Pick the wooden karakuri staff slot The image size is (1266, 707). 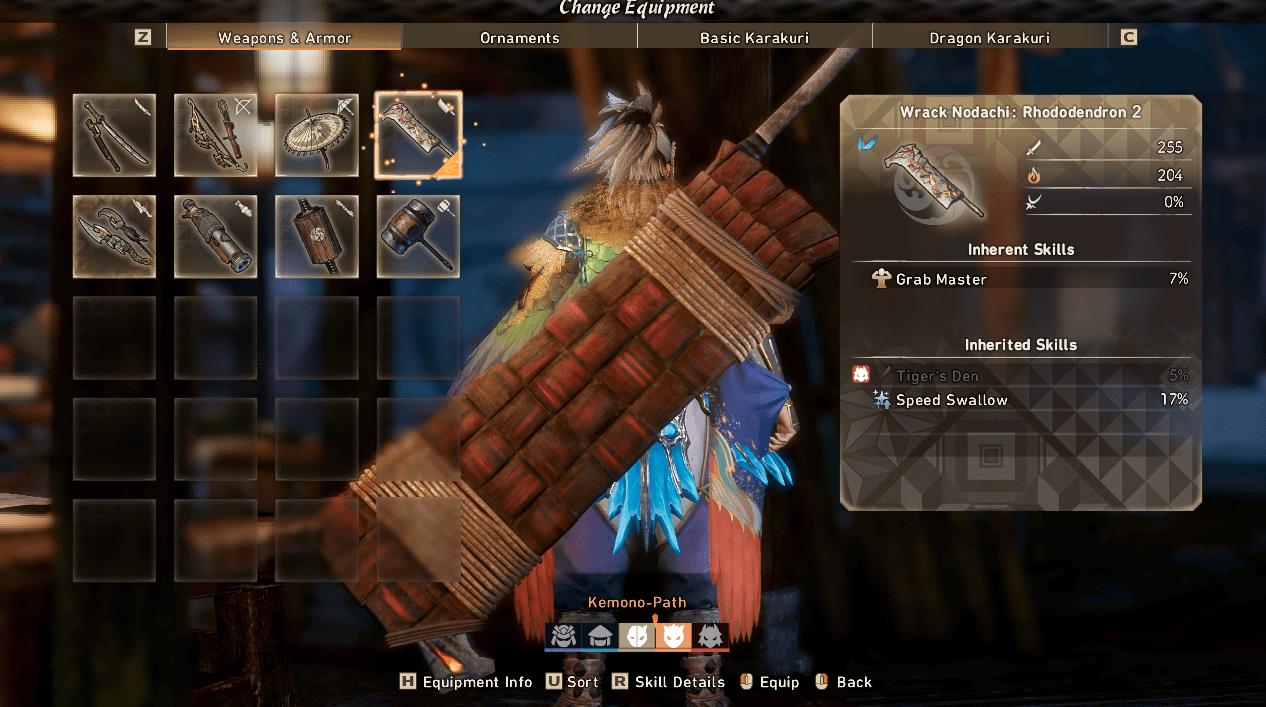317,236
